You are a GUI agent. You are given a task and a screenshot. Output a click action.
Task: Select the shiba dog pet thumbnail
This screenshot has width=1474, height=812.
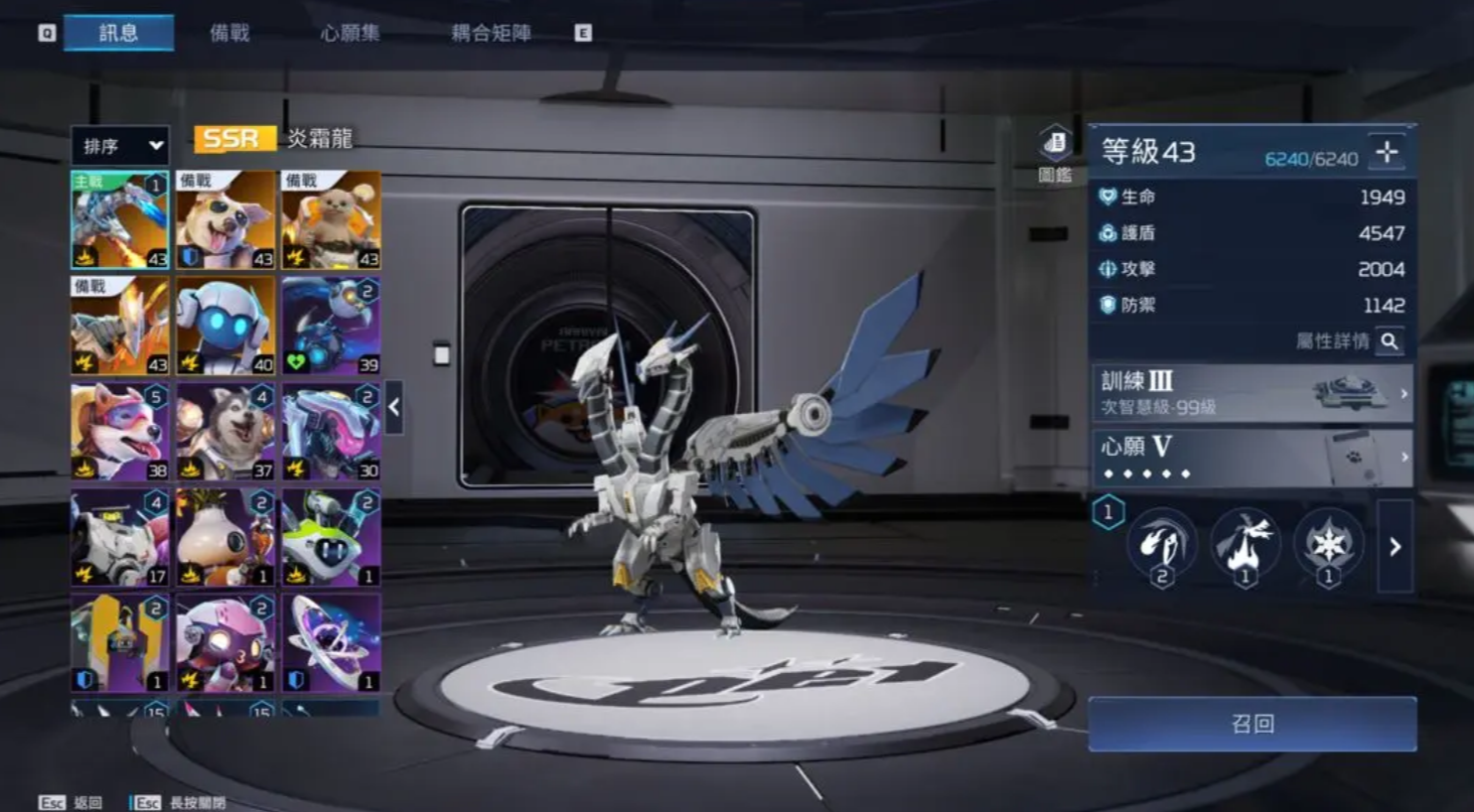click(225, 220)
